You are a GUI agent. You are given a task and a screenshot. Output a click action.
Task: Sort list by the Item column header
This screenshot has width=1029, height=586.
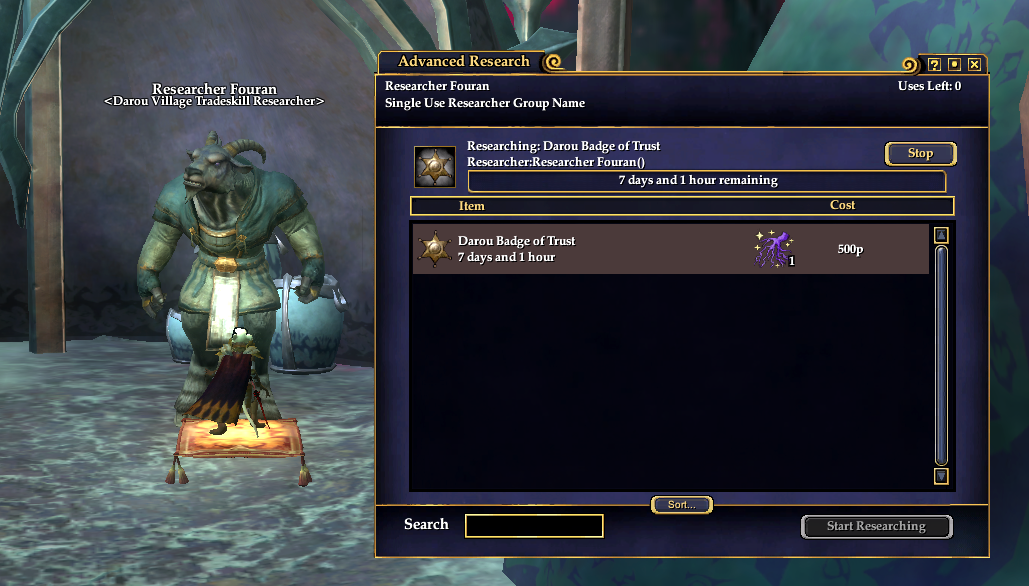coord(471,206)
